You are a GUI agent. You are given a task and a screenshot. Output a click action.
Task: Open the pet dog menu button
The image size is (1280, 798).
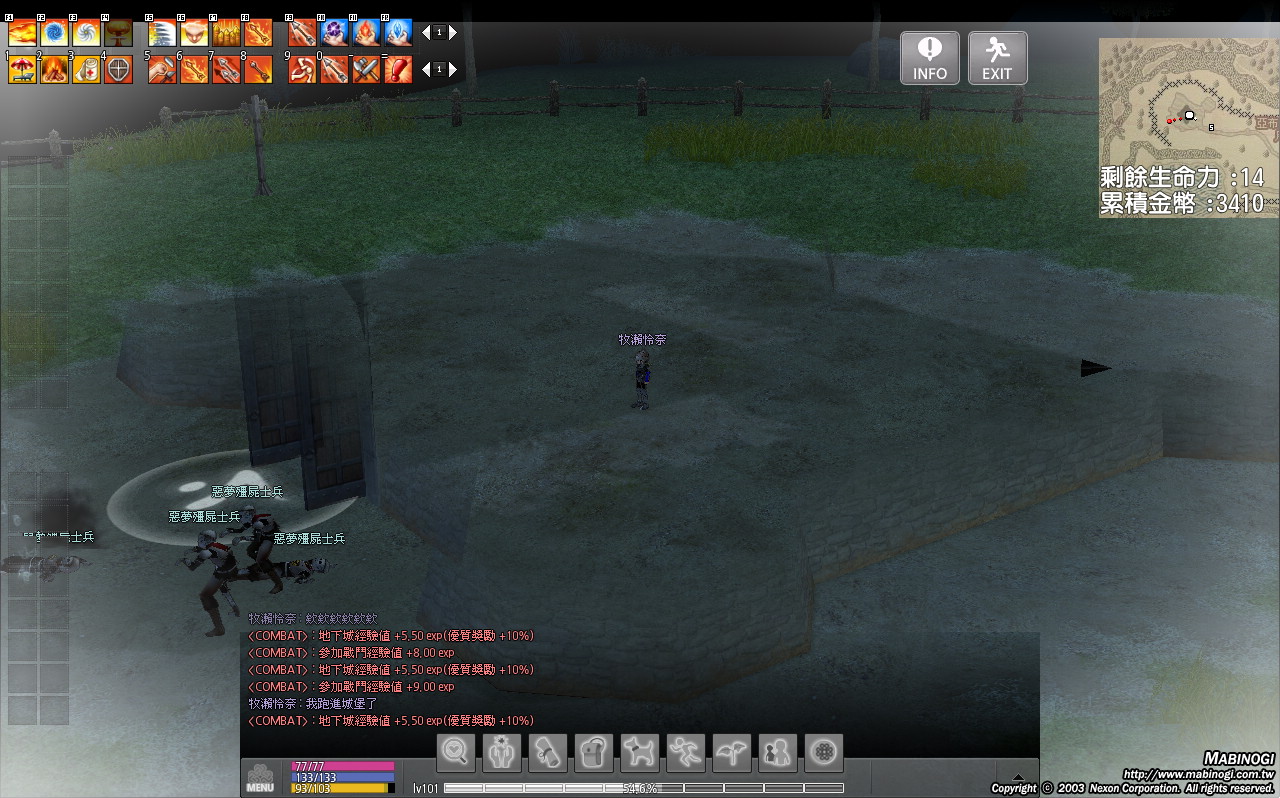640,753
